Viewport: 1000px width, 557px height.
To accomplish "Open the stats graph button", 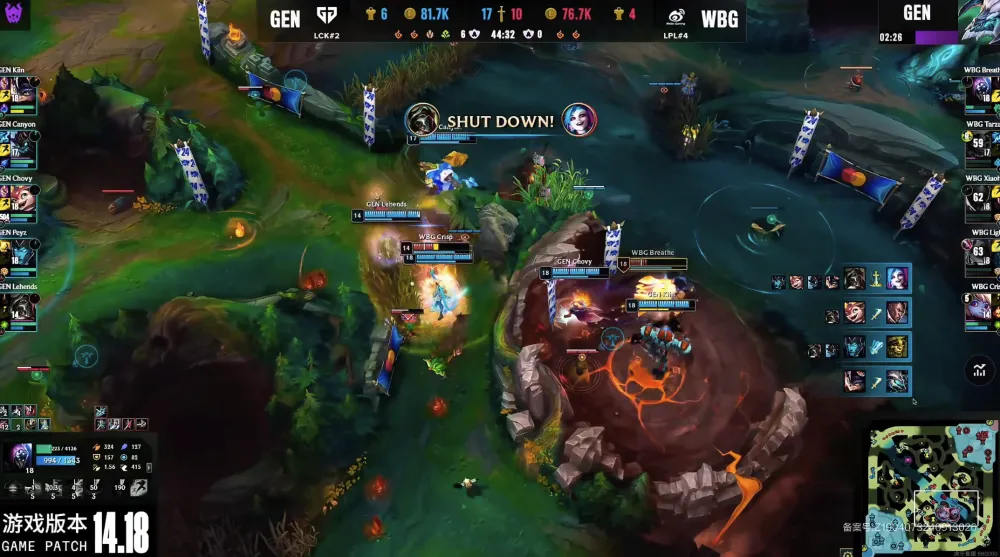I will point(978,371).
